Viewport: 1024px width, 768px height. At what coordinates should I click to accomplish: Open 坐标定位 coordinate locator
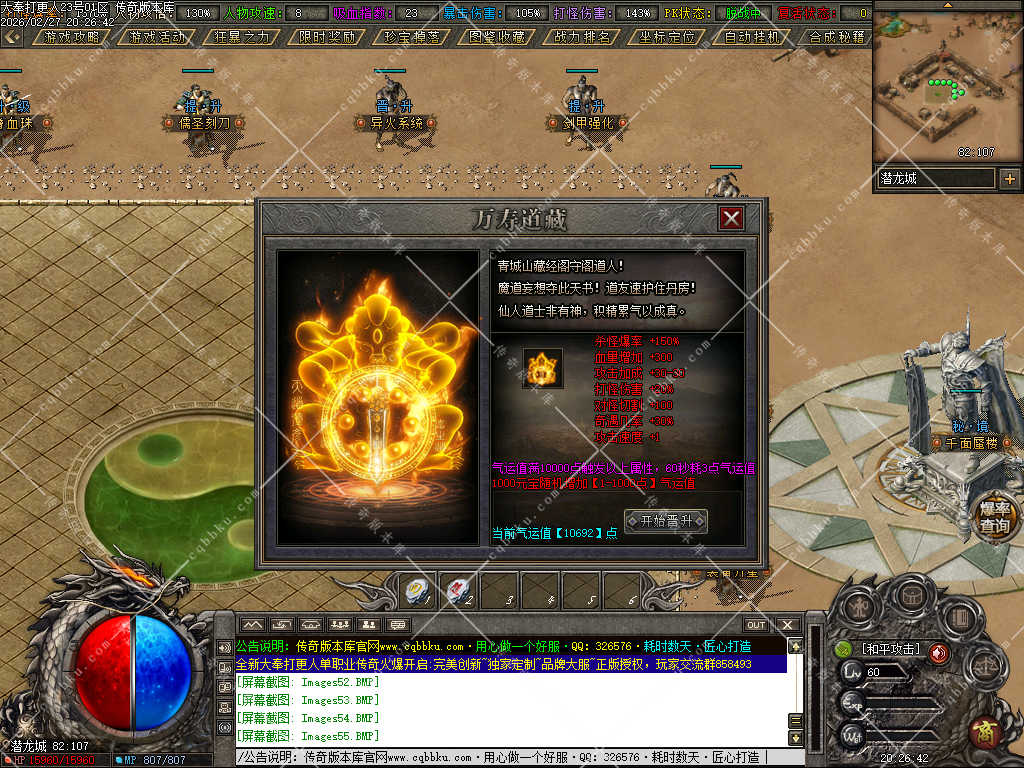[667, 37]
